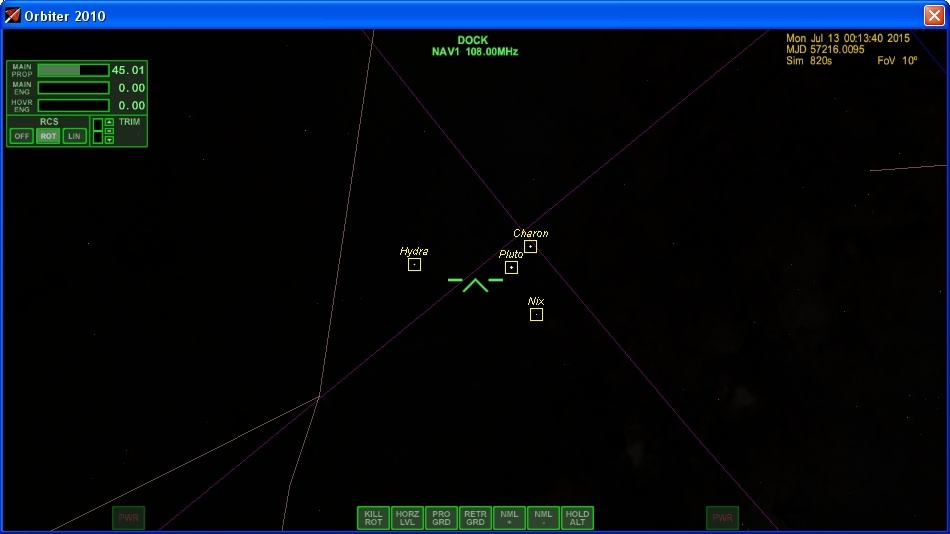Reset trim with the middle trim button
The height and width of the screenshot is (534, 950).
click(x=109, y=131)
